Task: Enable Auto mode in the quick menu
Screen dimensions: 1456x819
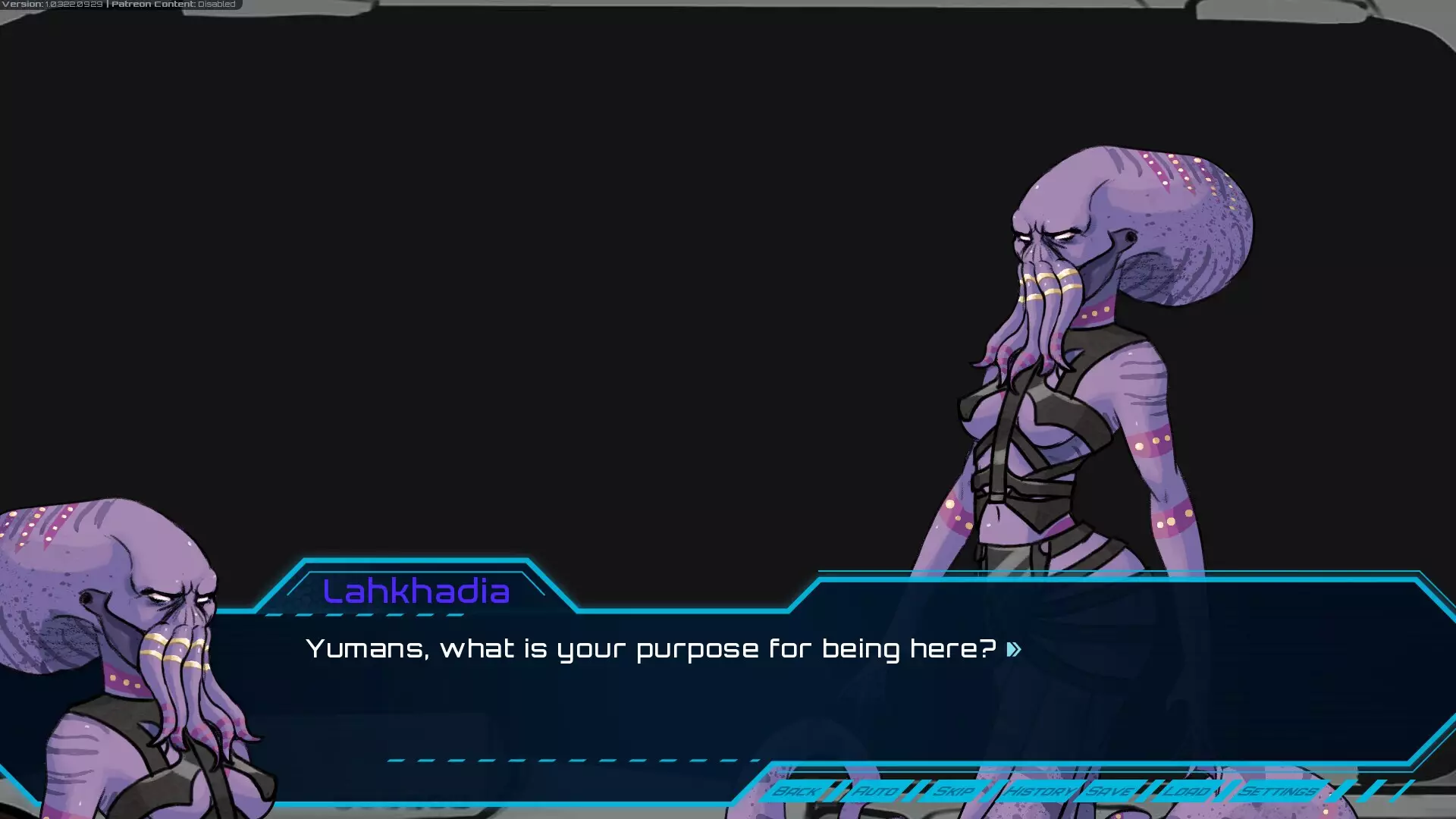Action: [876, 791]
